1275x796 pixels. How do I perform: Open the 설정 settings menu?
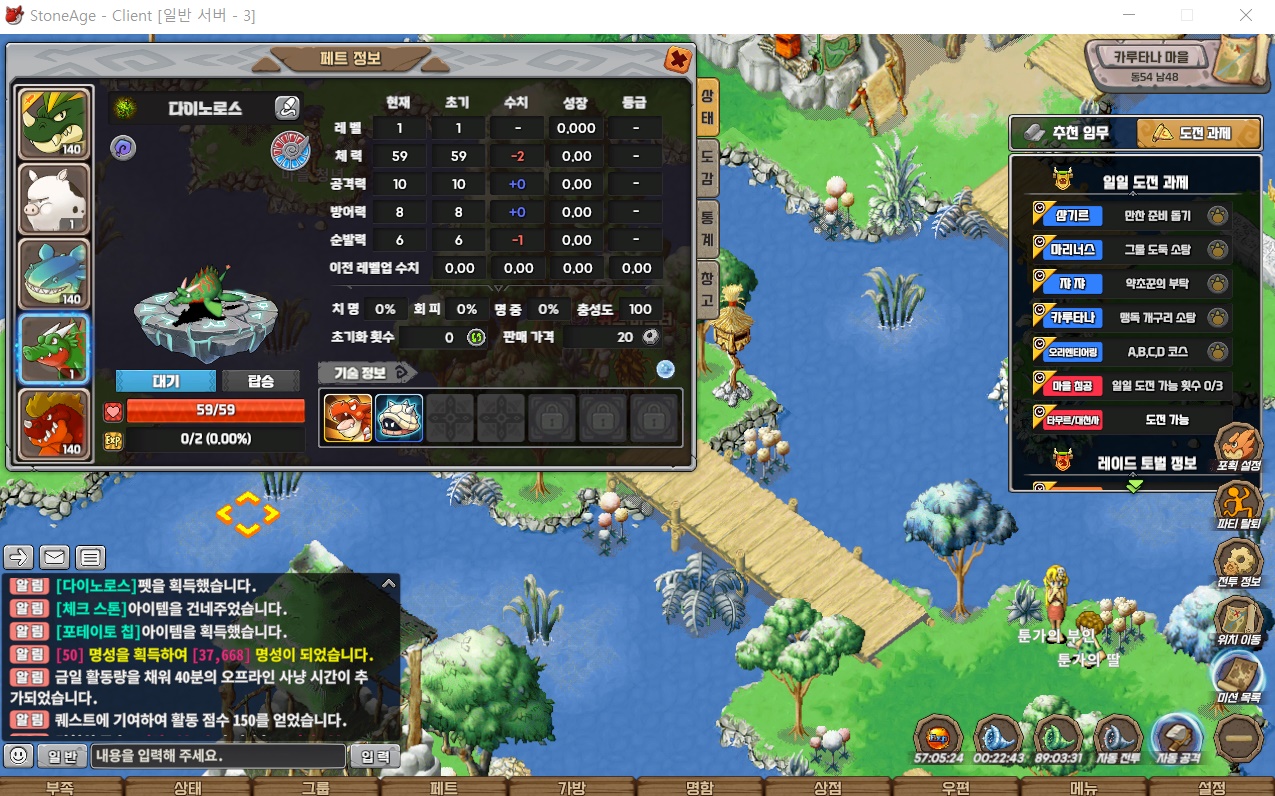[x=1211, y=787]
